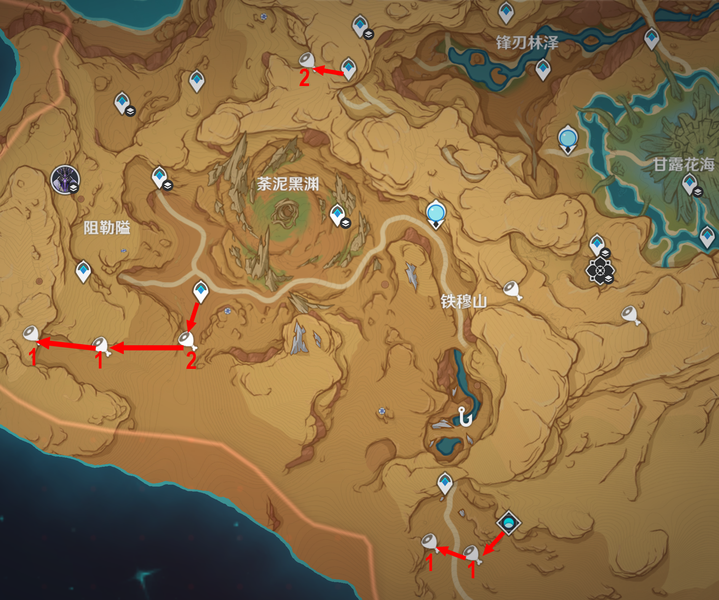Viewport: 719px width, 600px height.
Task: Open the domain marker below 甘露花海
Action: [x=600, y=269]
